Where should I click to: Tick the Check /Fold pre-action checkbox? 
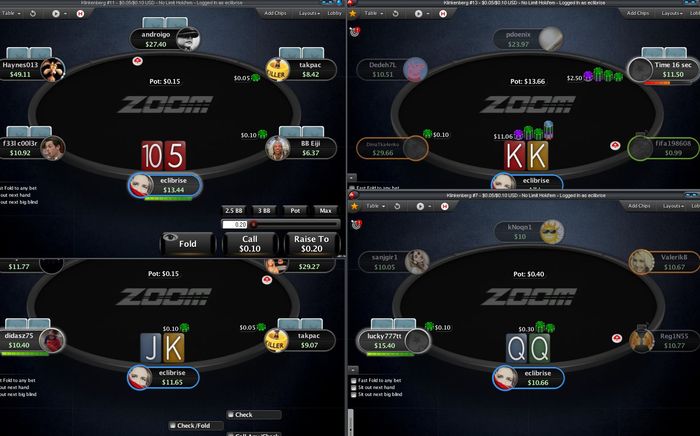point(172,426)
